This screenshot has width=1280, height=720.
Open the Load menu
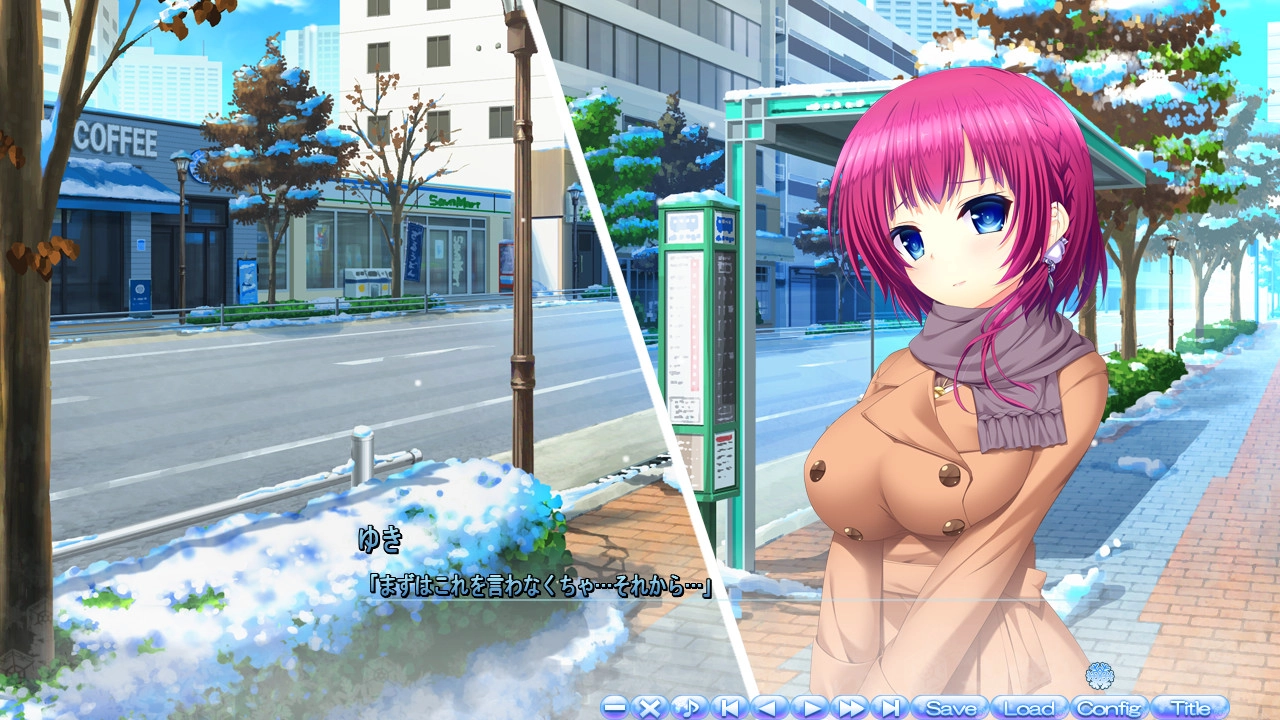pyautogui.click(x=1029, y=708)
